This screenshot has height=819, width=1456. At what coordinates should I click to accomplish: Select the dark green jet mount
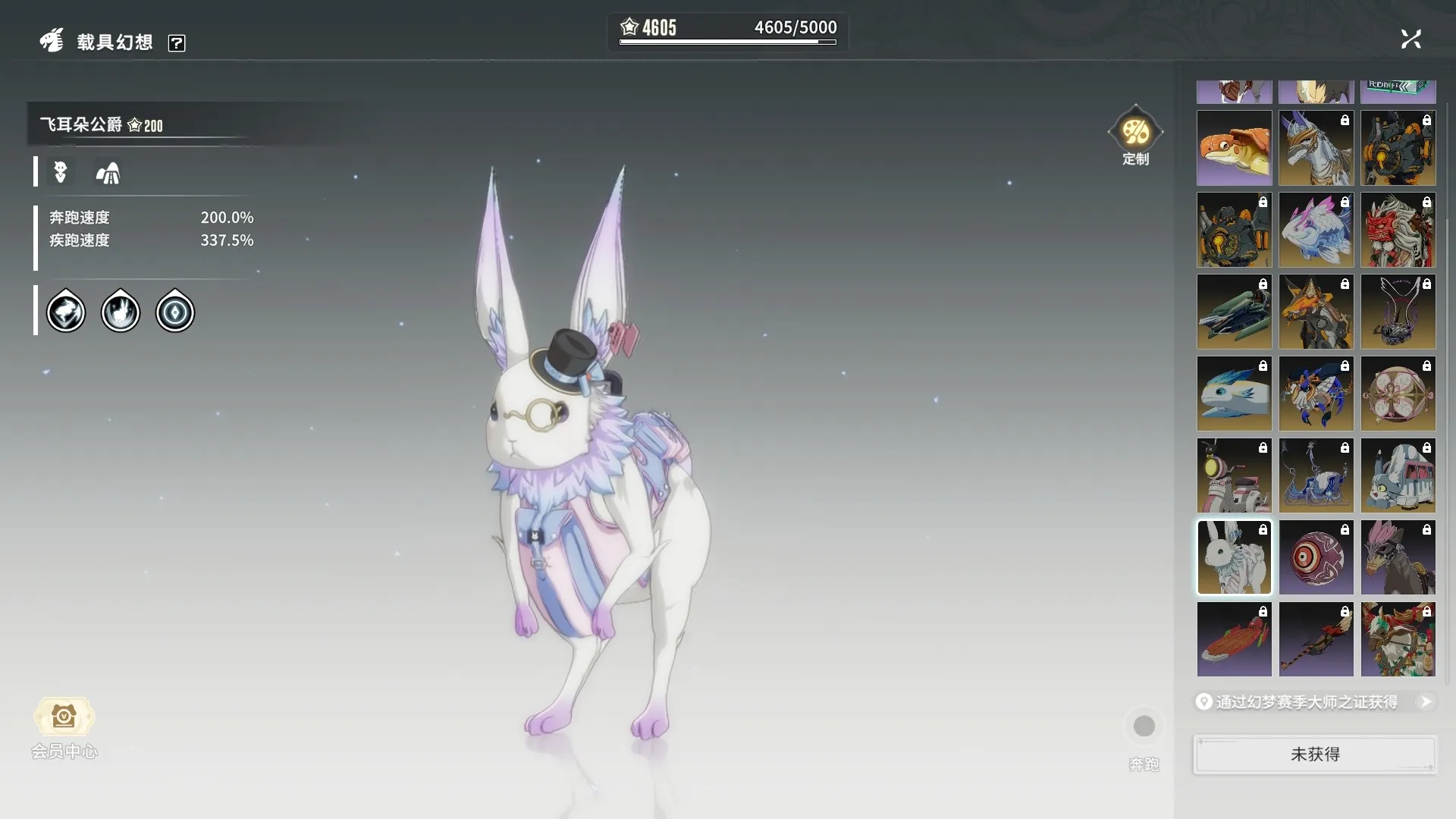1234,312
